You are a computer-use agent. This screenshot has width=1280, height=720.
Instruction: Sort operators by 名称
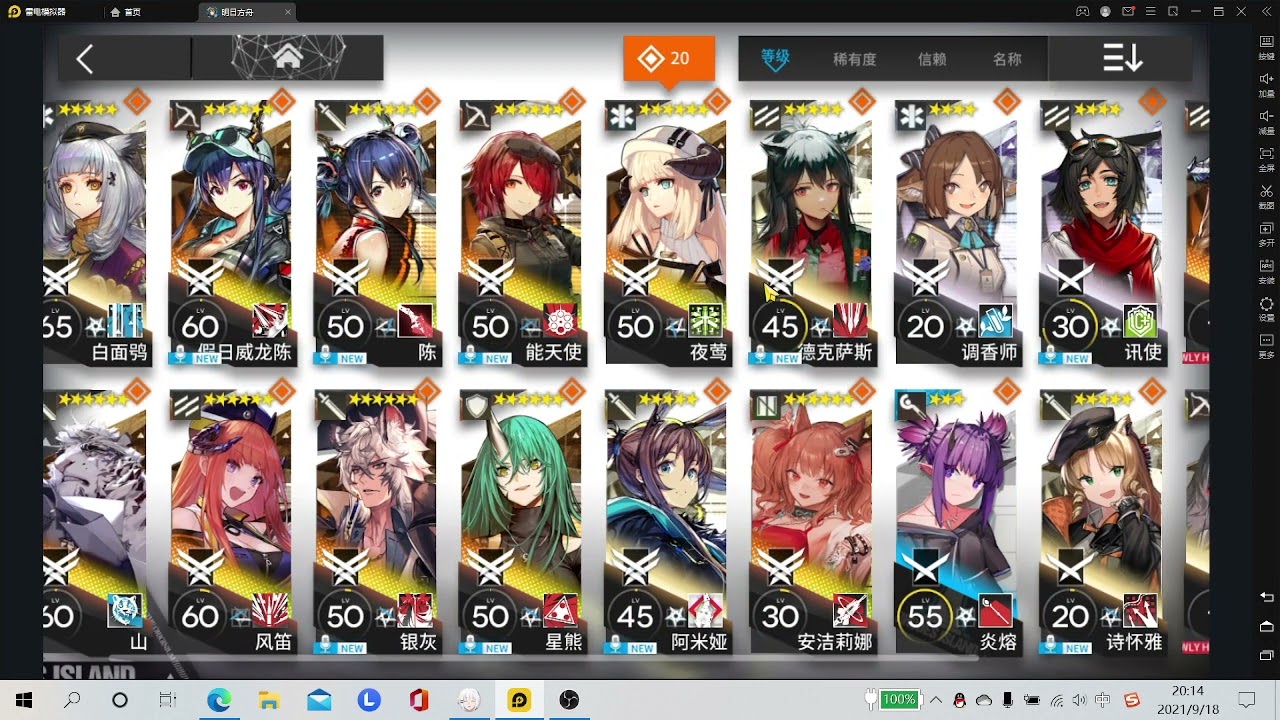tap(1007, 58)
